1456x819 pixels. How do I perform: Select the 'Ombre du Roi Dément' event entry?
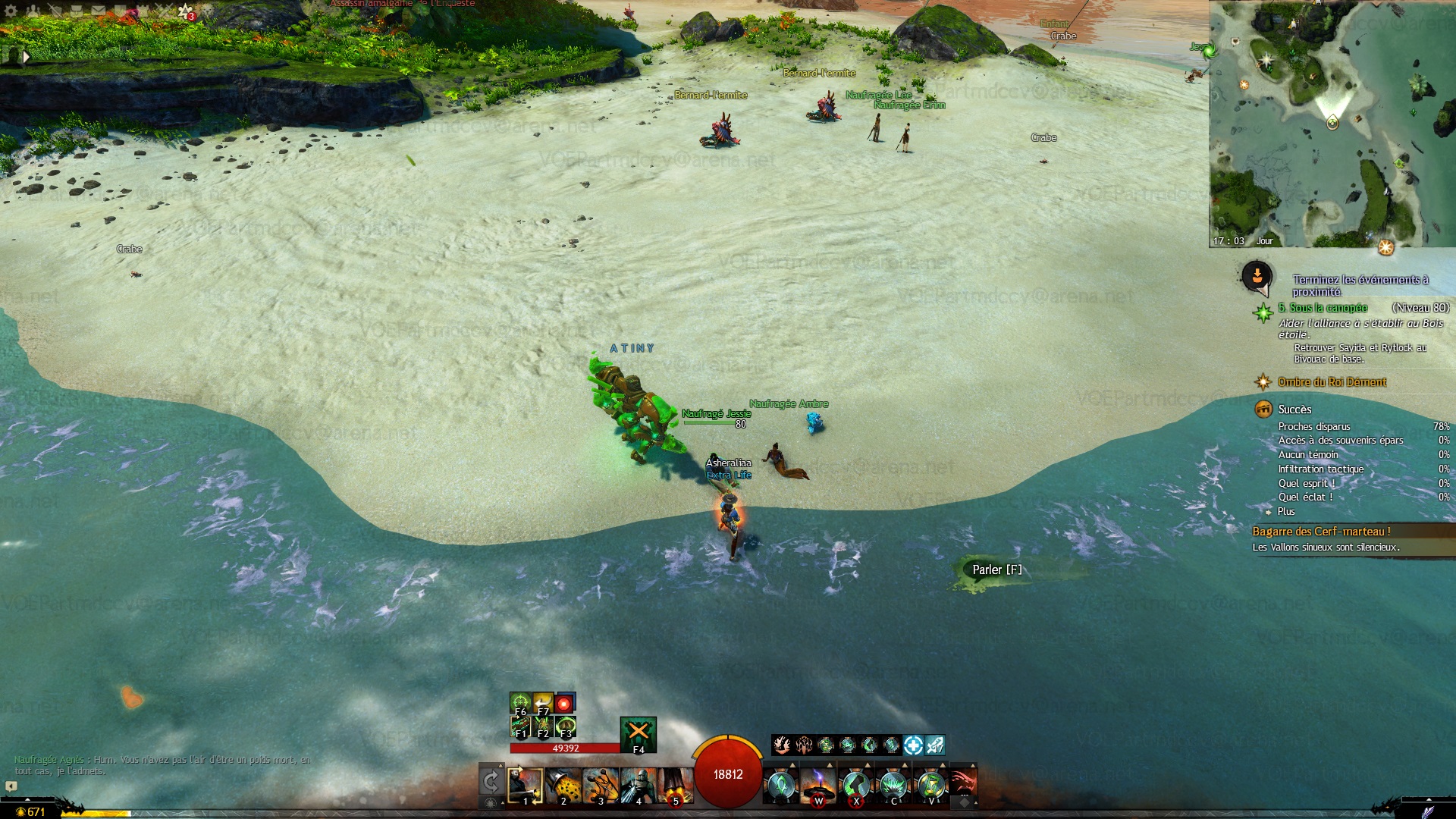[x=1332, y=382]
